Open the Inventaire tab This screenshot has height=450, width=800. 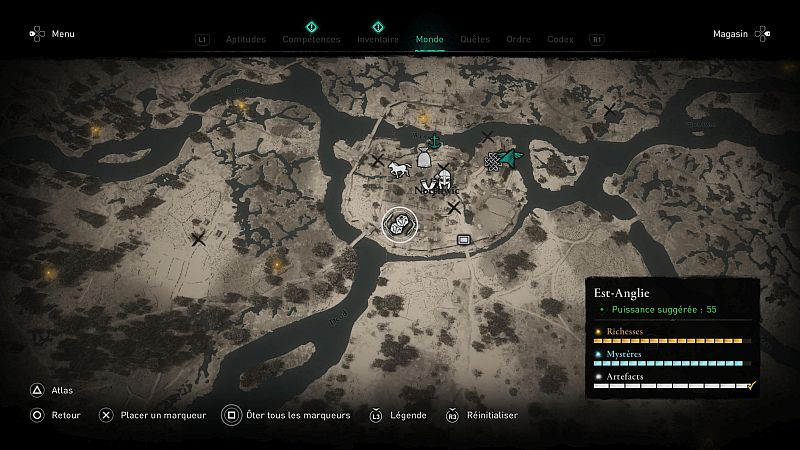(378, 40)
